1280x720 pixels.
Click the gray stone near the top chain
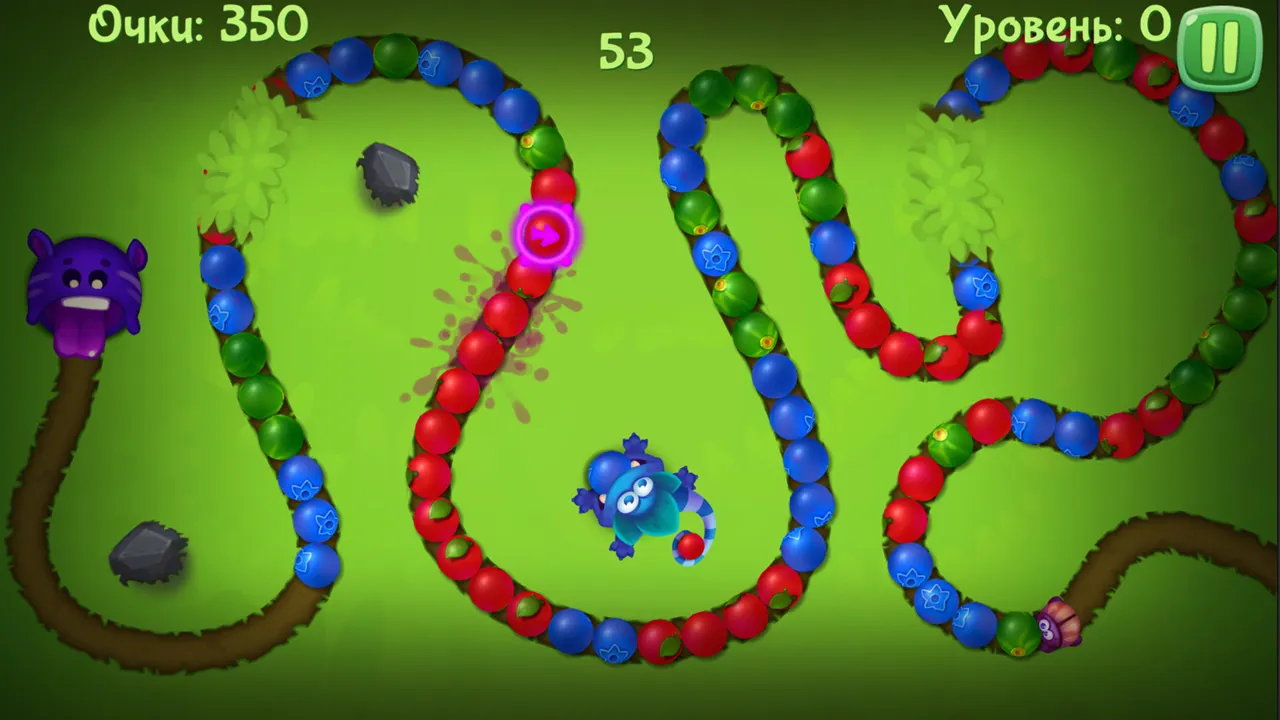[387, 172]
